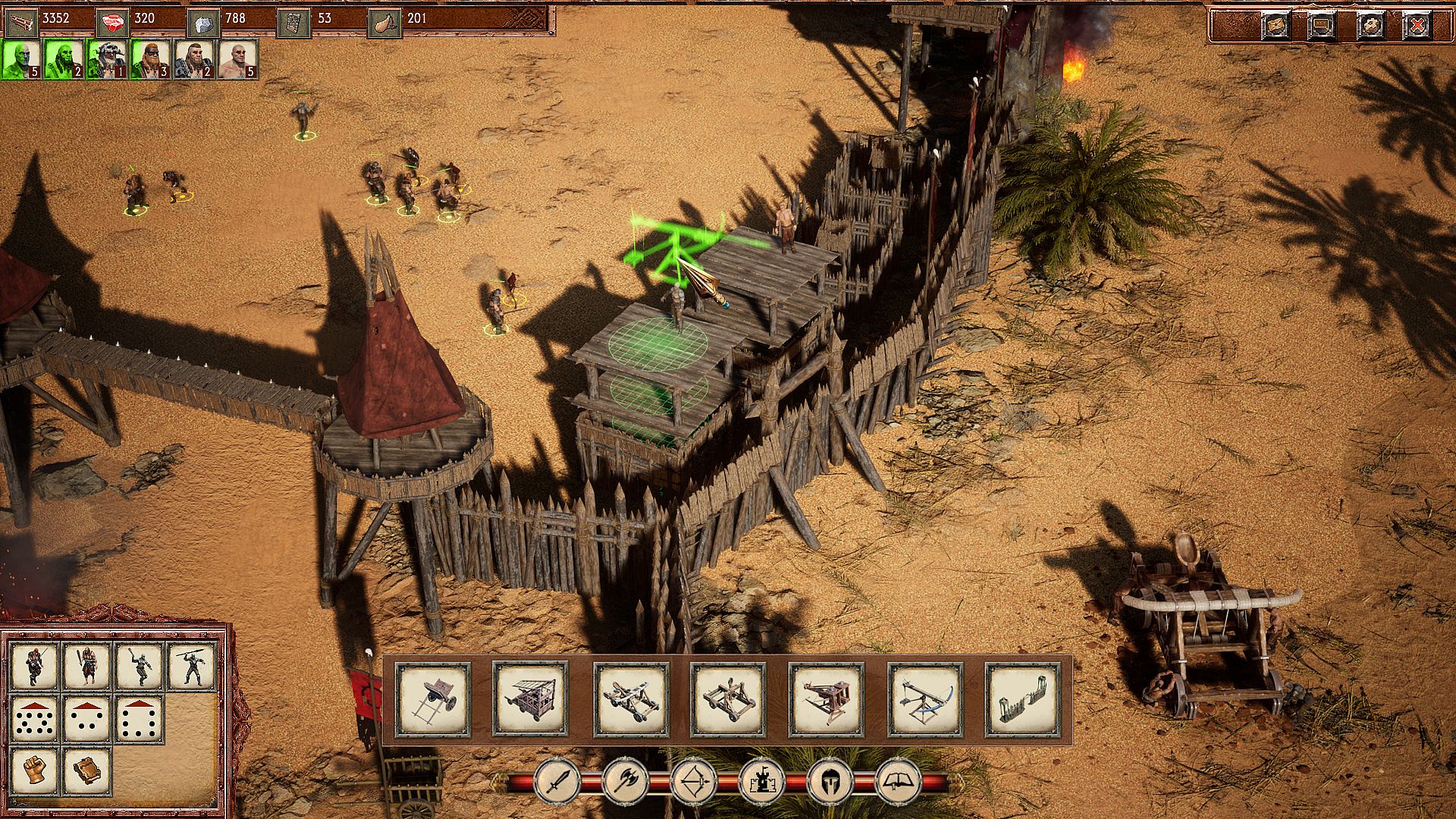The image size is (1456, 819).
Task: Select the first green unit group portrait
Action: point(21,59)
